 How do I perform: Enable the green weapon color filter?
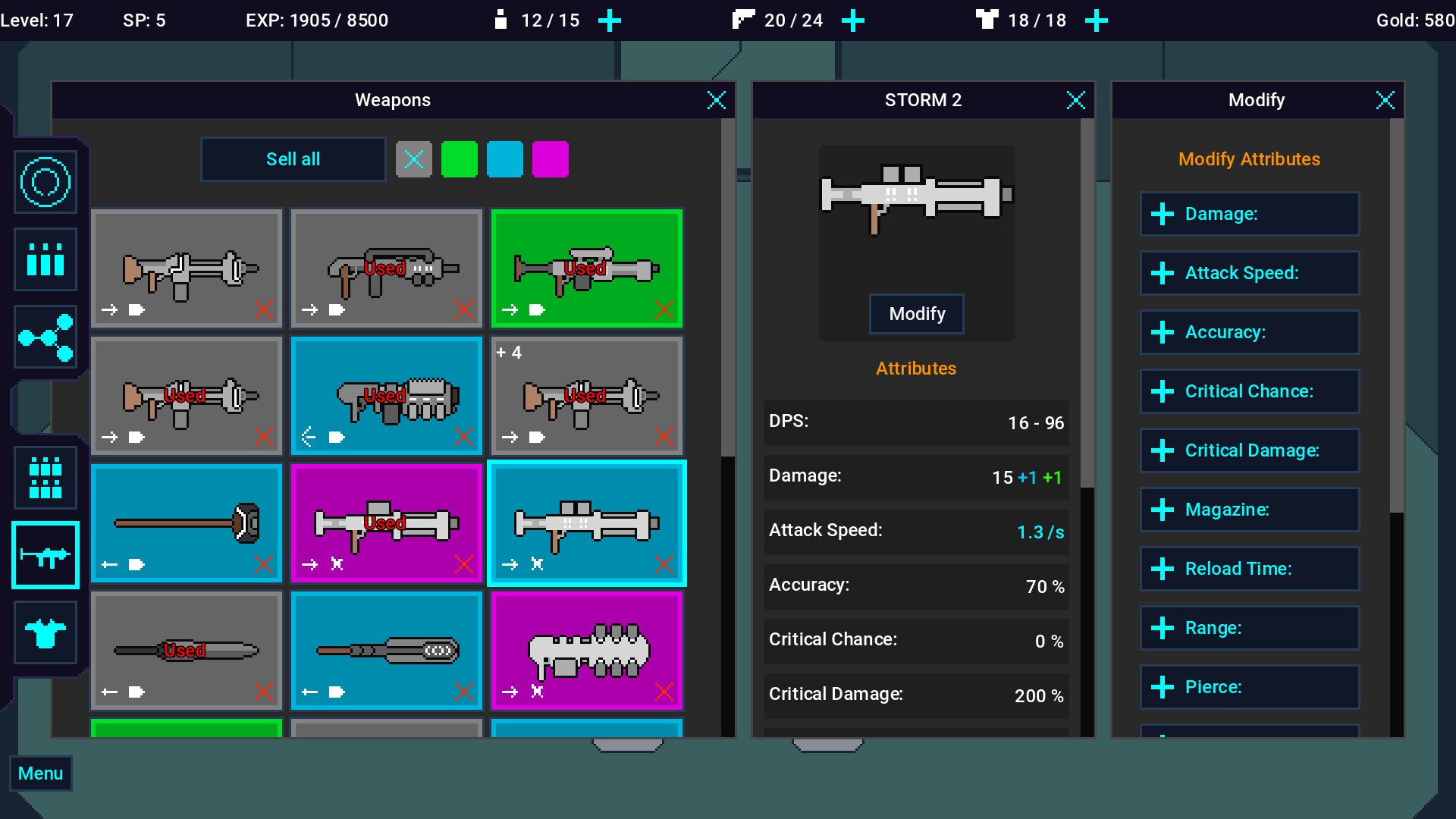(x=460, y=159)
